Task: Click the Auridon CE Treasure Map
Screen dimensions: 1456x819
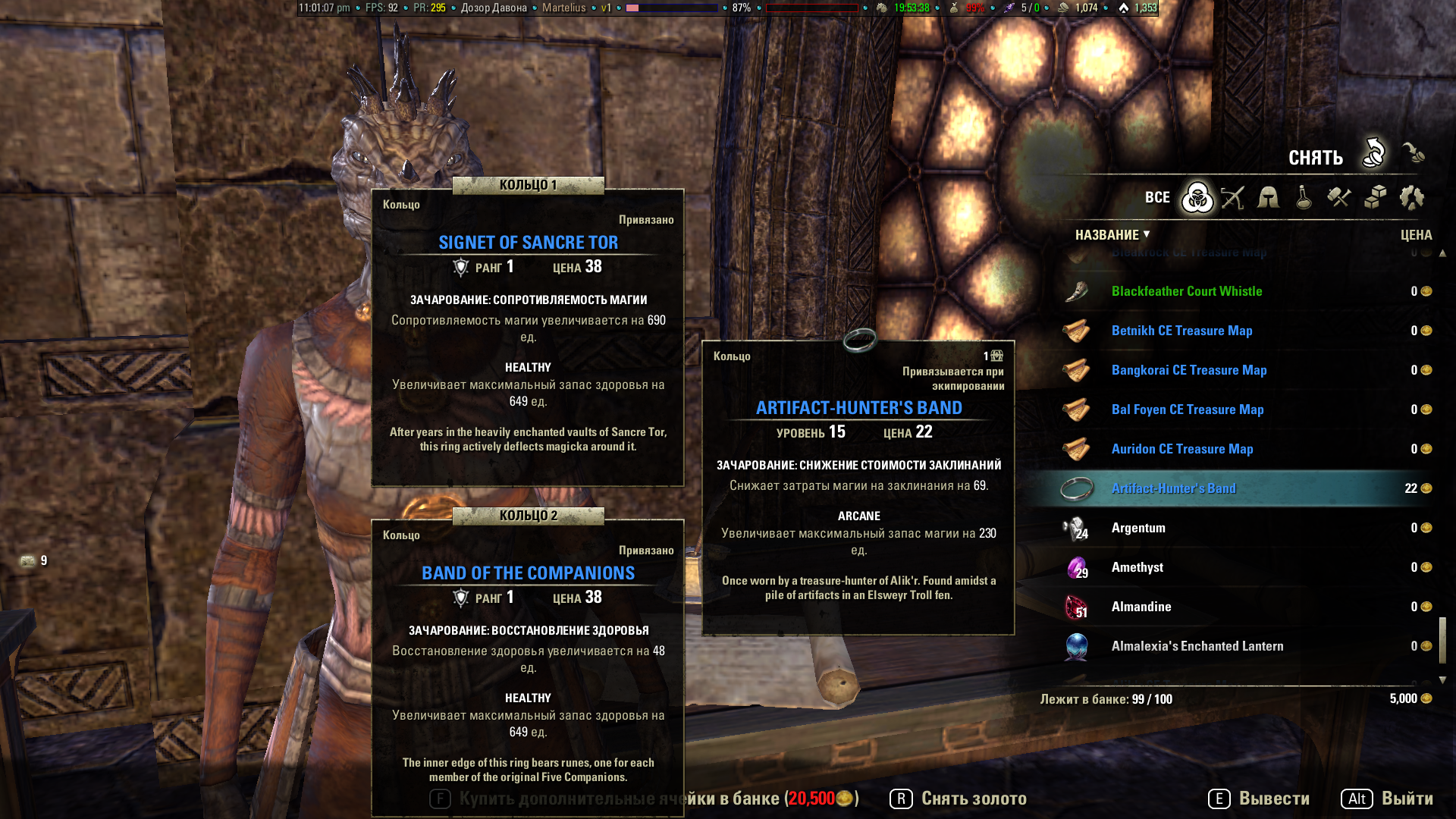Action: click(x=1181, y=449)
